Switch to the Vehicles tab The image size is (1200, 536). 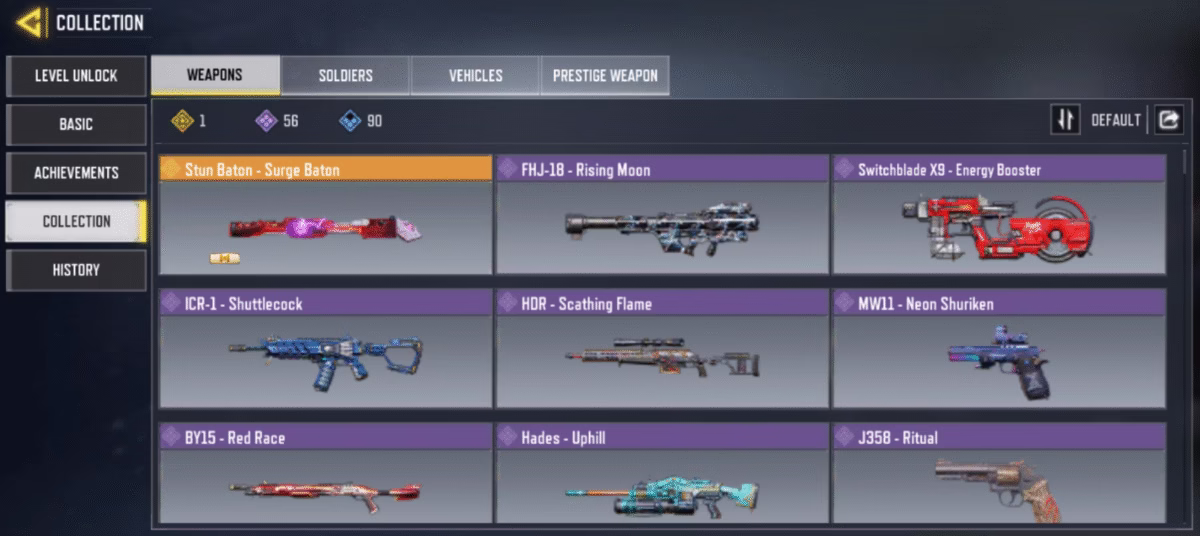[475, 76]
